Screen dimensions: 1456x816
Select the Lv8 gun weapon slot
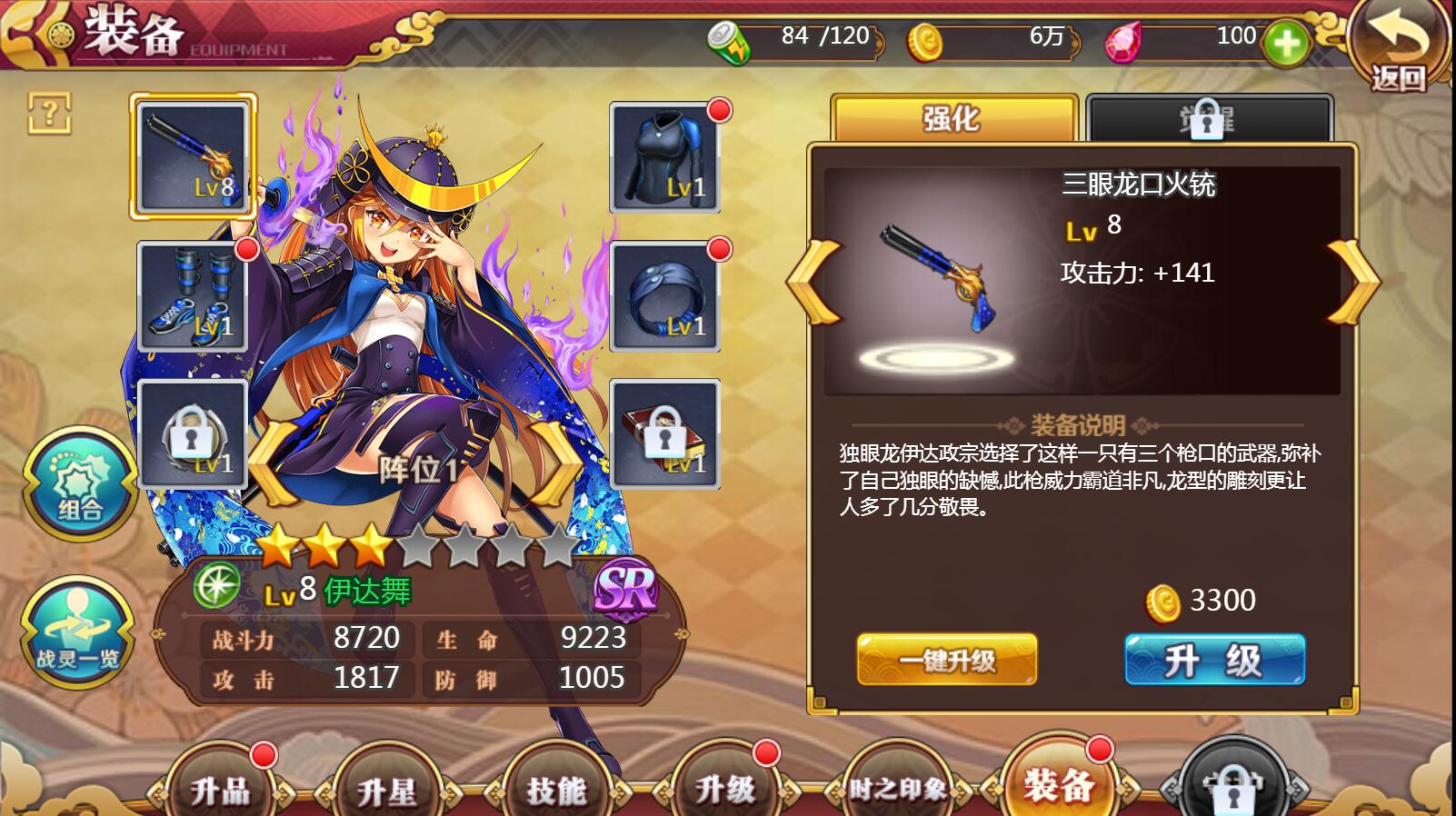tap(193, 156)
